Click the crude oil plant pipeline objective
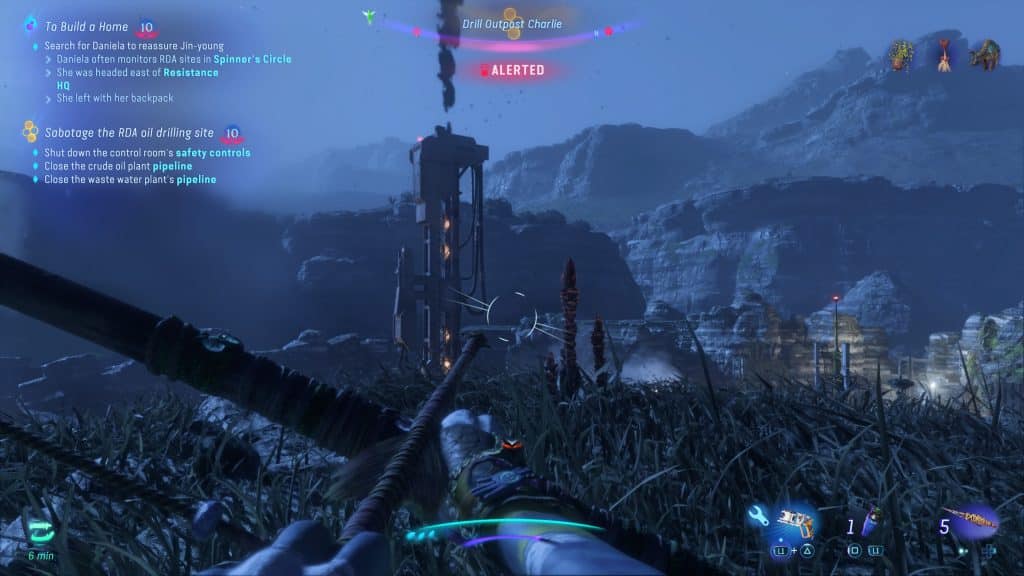Viewport: 1024px width, 576px height. tap(118, 166)
